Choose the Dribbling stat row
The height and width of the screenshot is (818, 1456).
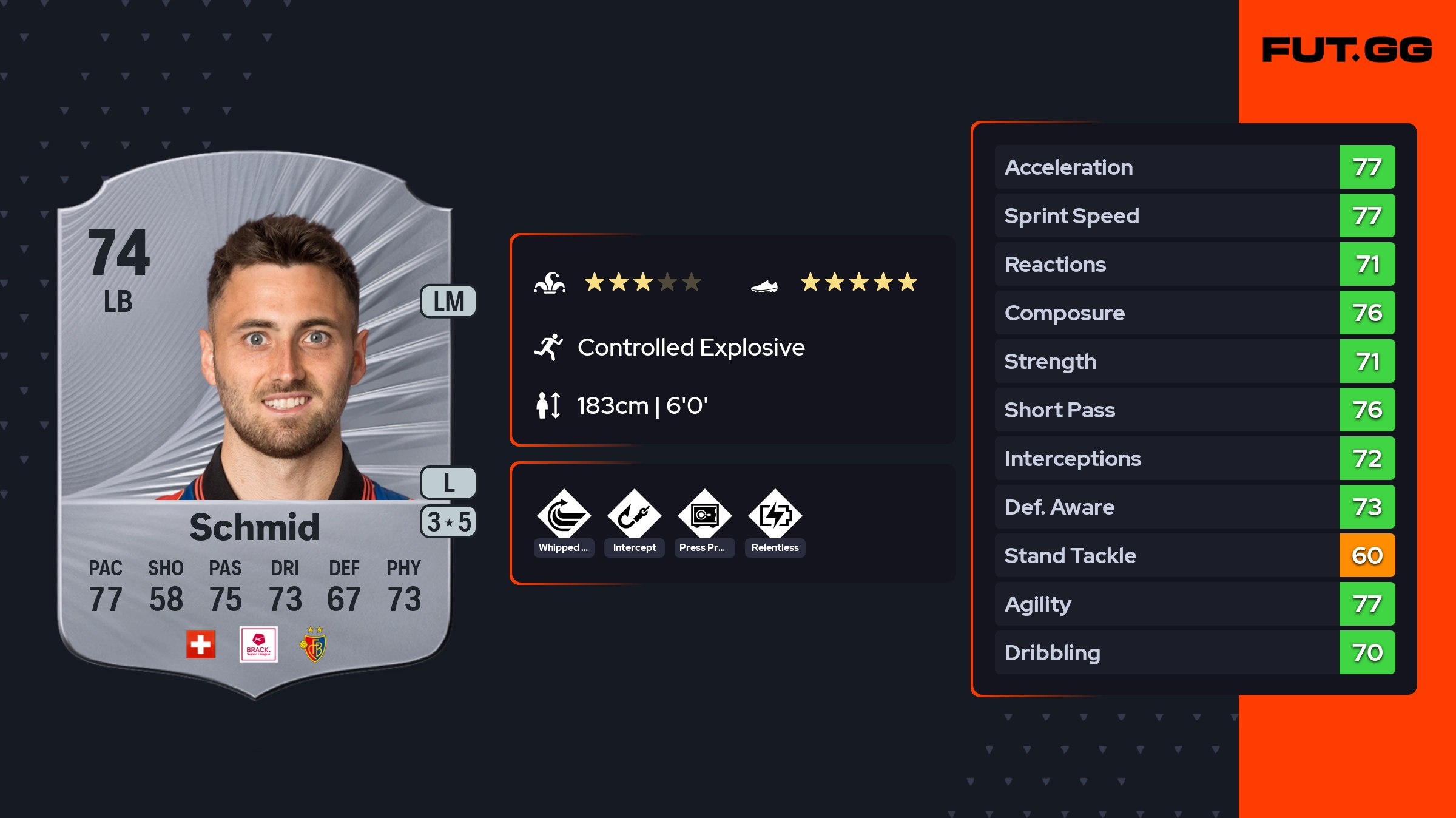tap(1195, 652)
